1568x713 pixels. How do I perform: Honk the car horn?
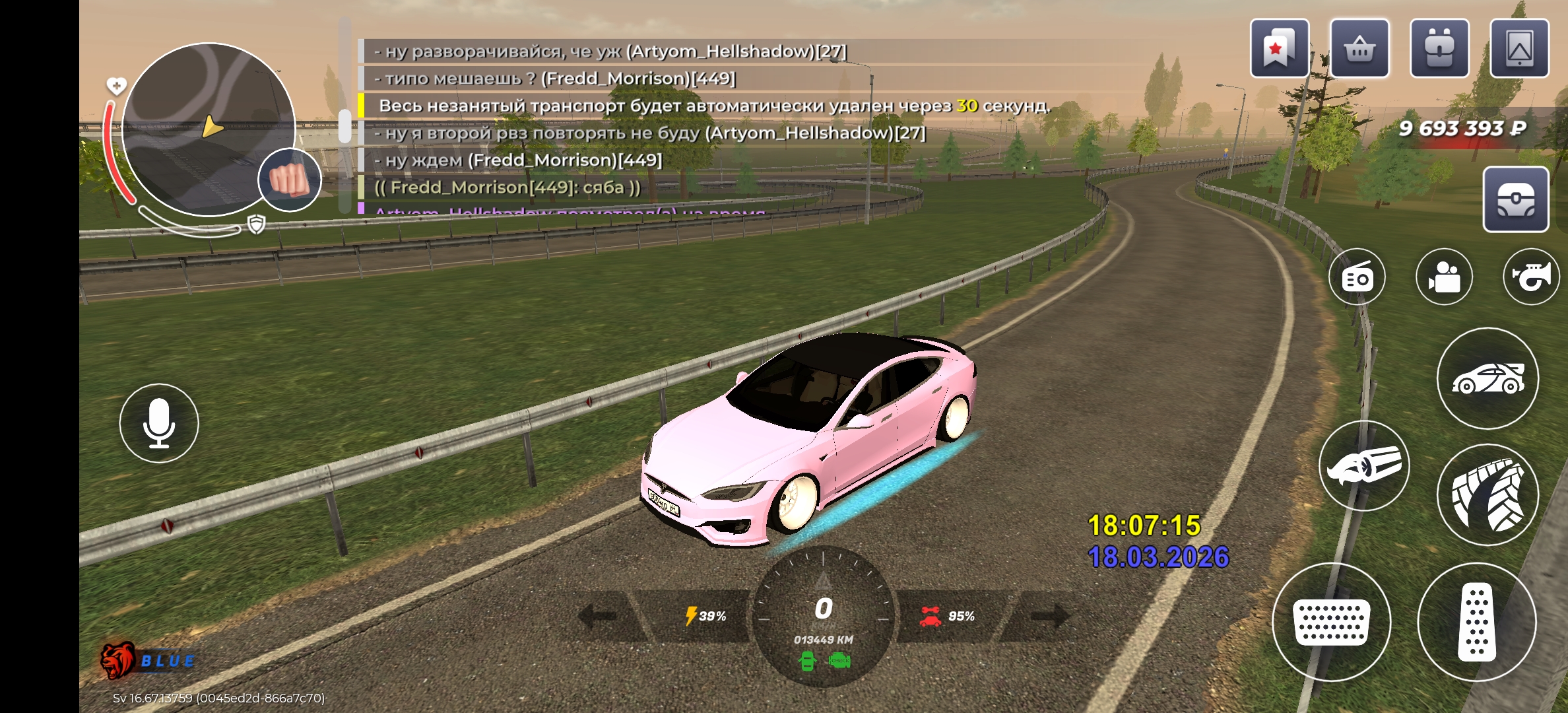coord(1531,277)
